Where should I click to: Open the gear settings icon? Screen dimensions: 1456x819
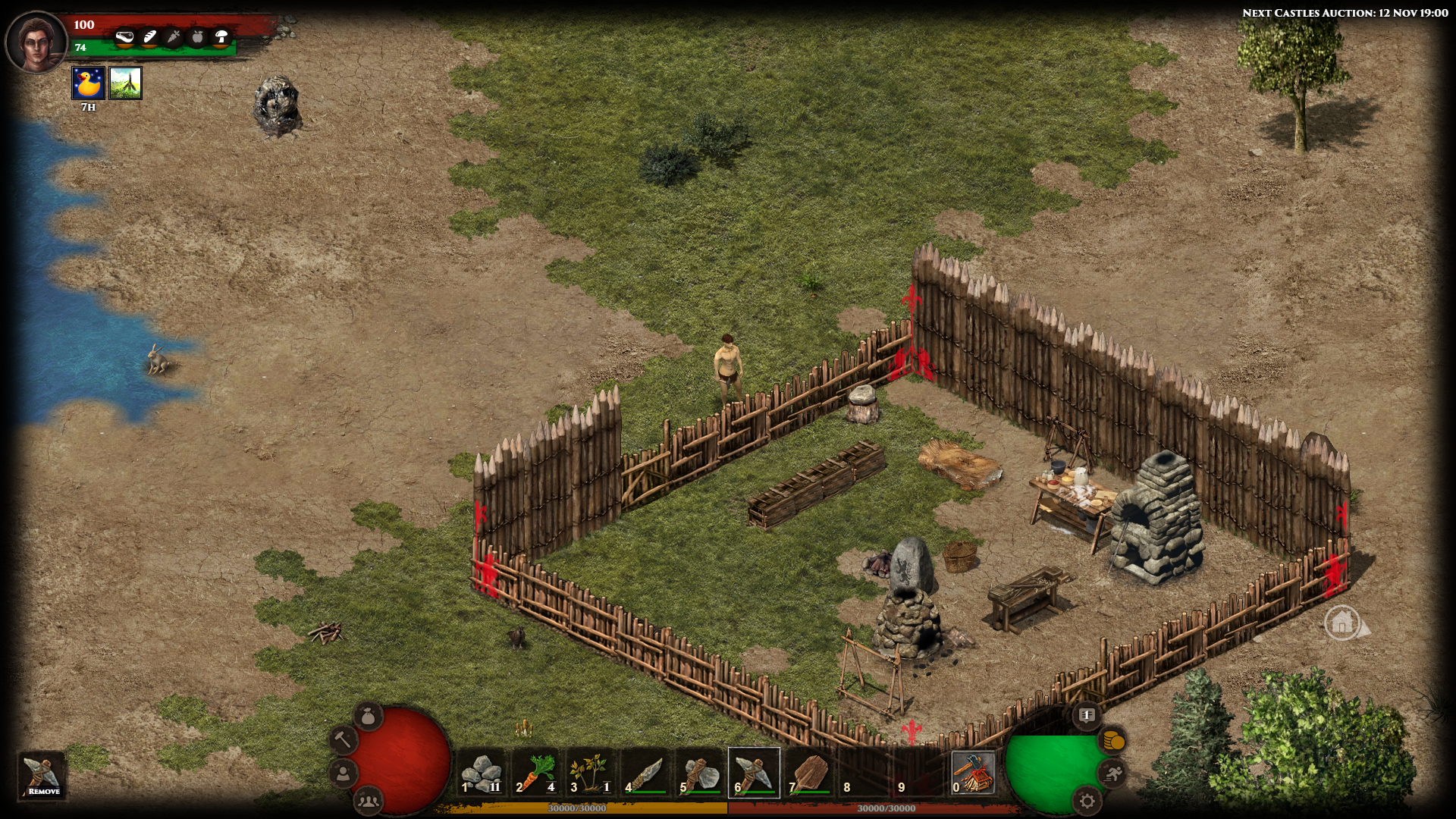pos(1087,800)
